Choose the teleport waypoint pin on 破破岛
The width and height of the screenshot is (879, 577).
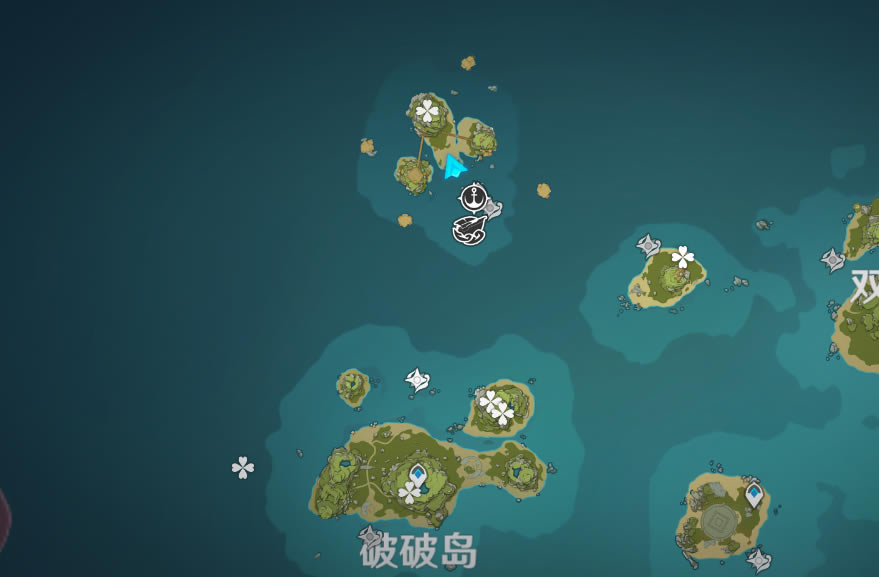point(418,473)
